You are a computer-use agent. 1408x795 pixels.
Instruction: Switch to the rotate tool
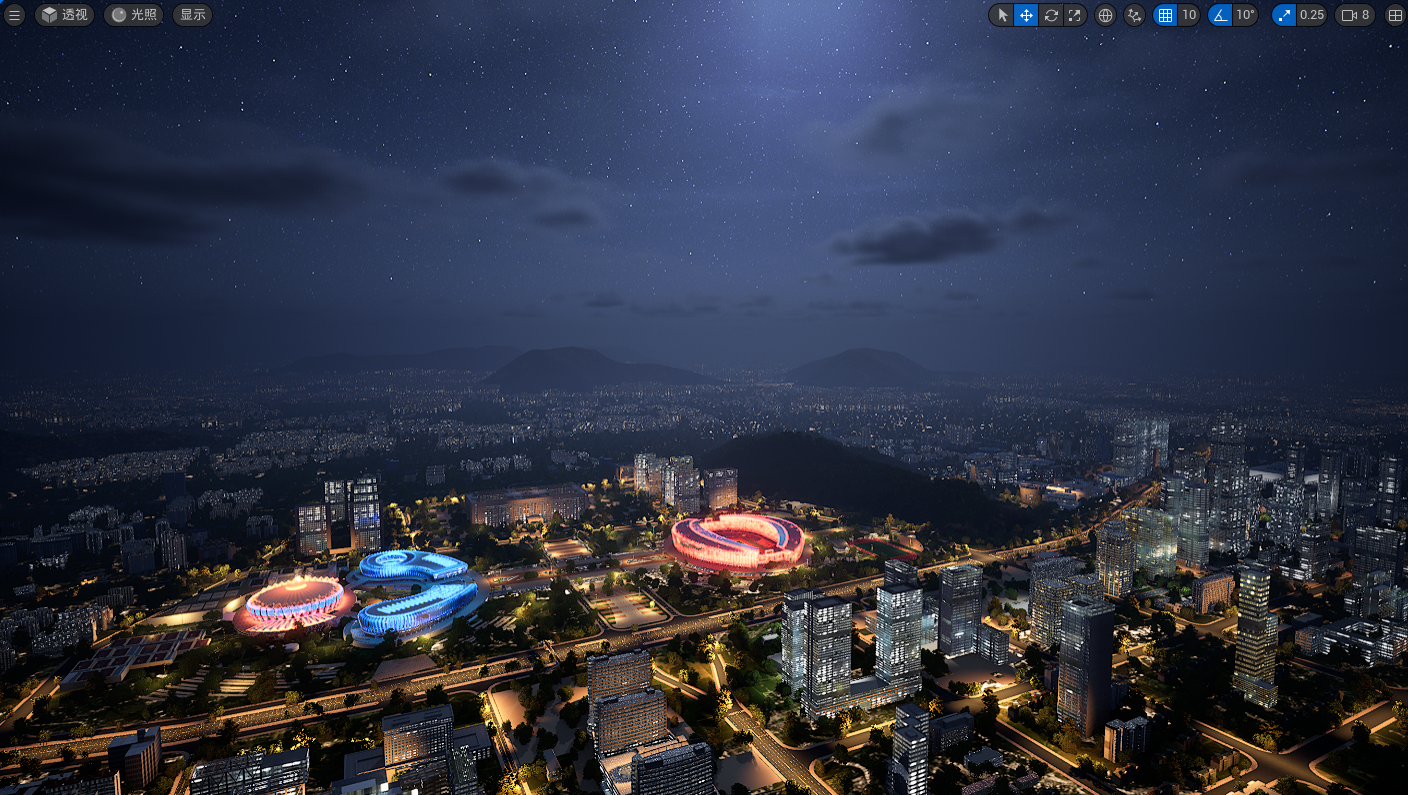click(x=1051, y=15)
